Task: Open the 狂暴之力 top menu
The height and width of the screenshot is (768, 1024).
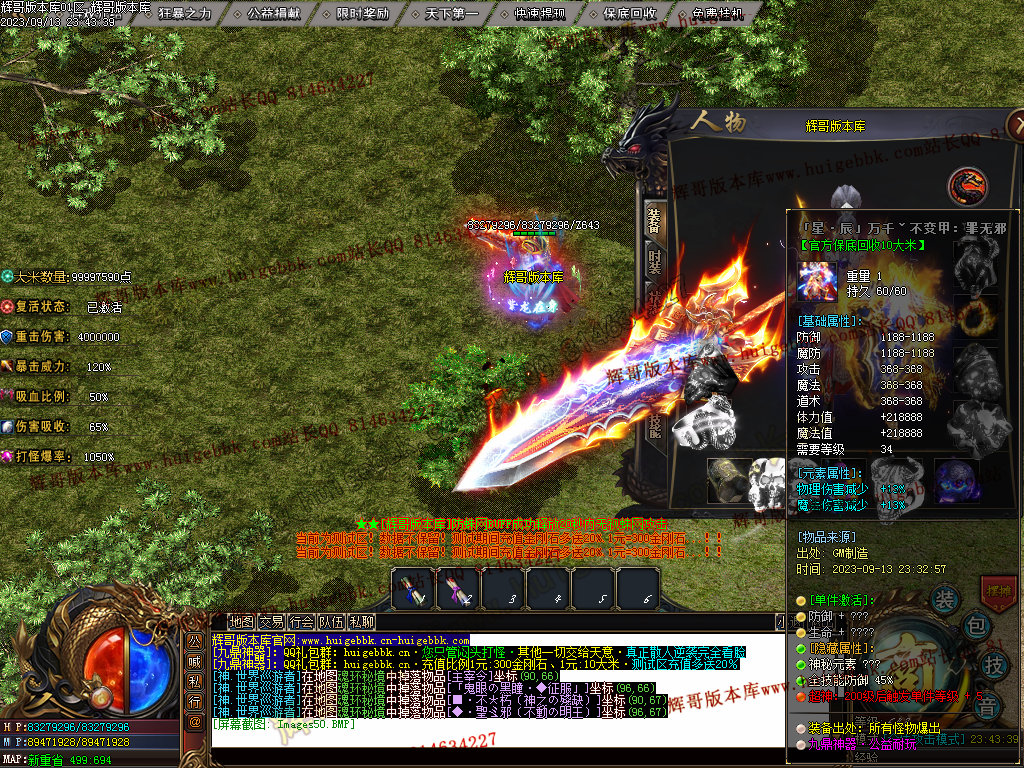Action: tap(185, 14)
